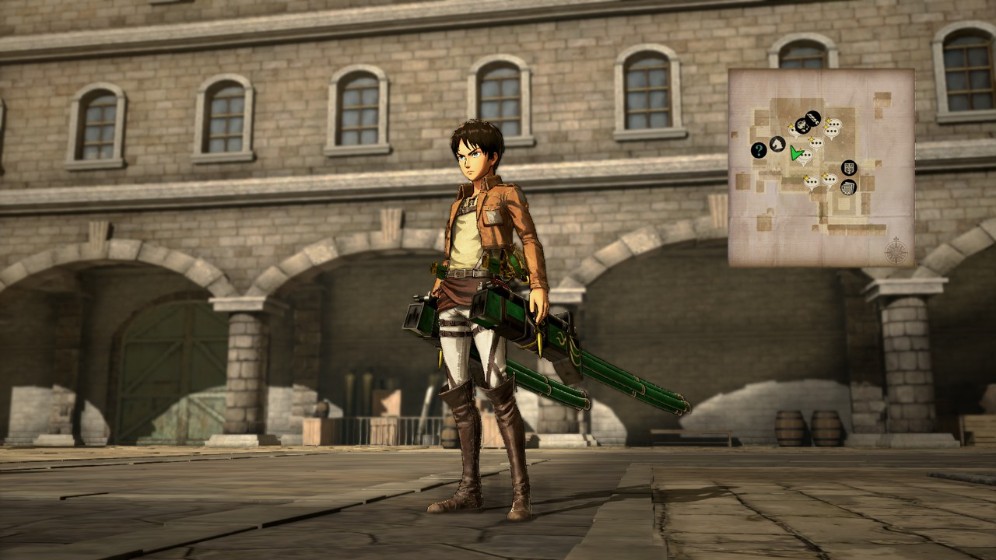Click the horse head marker on minimap
996x560 pixels.
point(777,144)
